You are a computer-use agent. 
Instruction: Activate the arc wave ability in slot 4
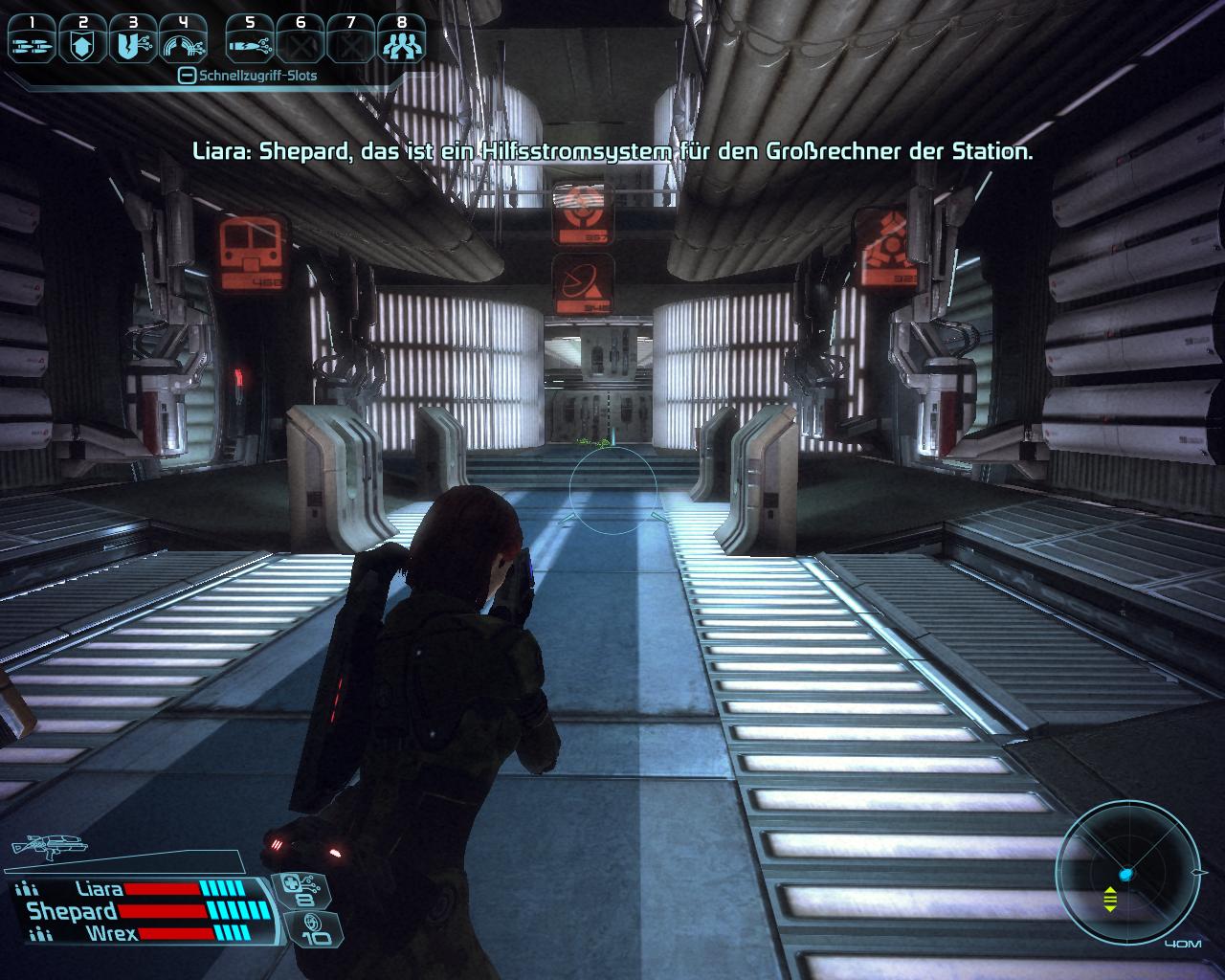click(183, 44)
